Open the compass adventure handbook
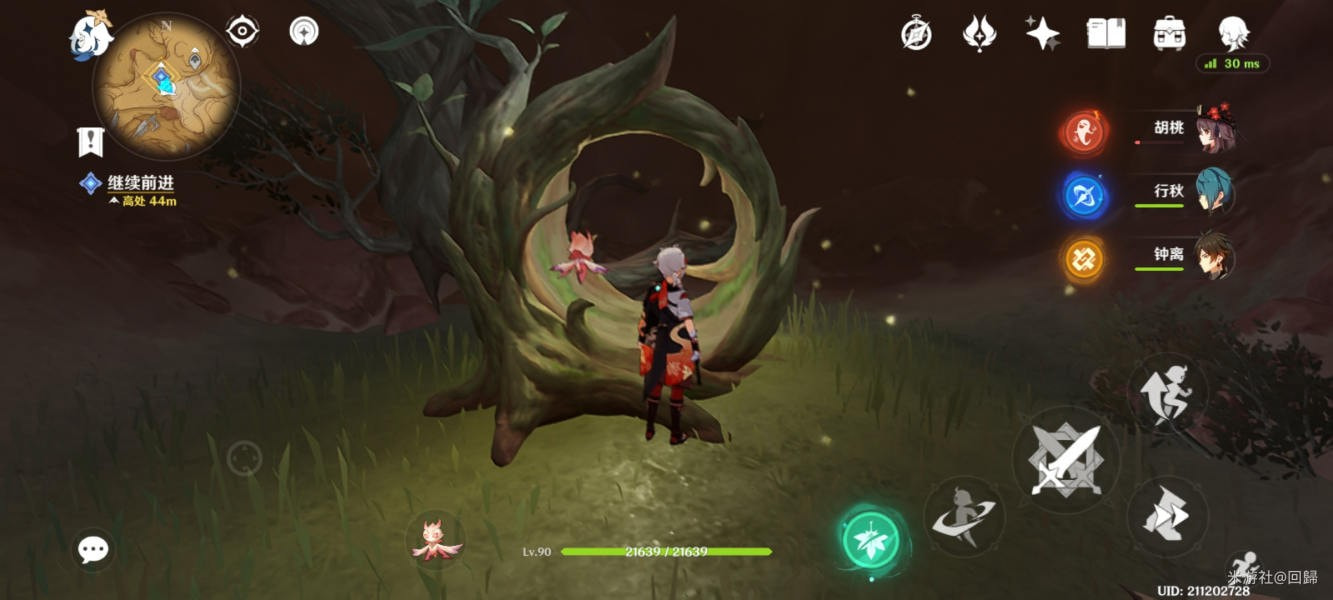The image size is (1333, 600). point(916,34)
